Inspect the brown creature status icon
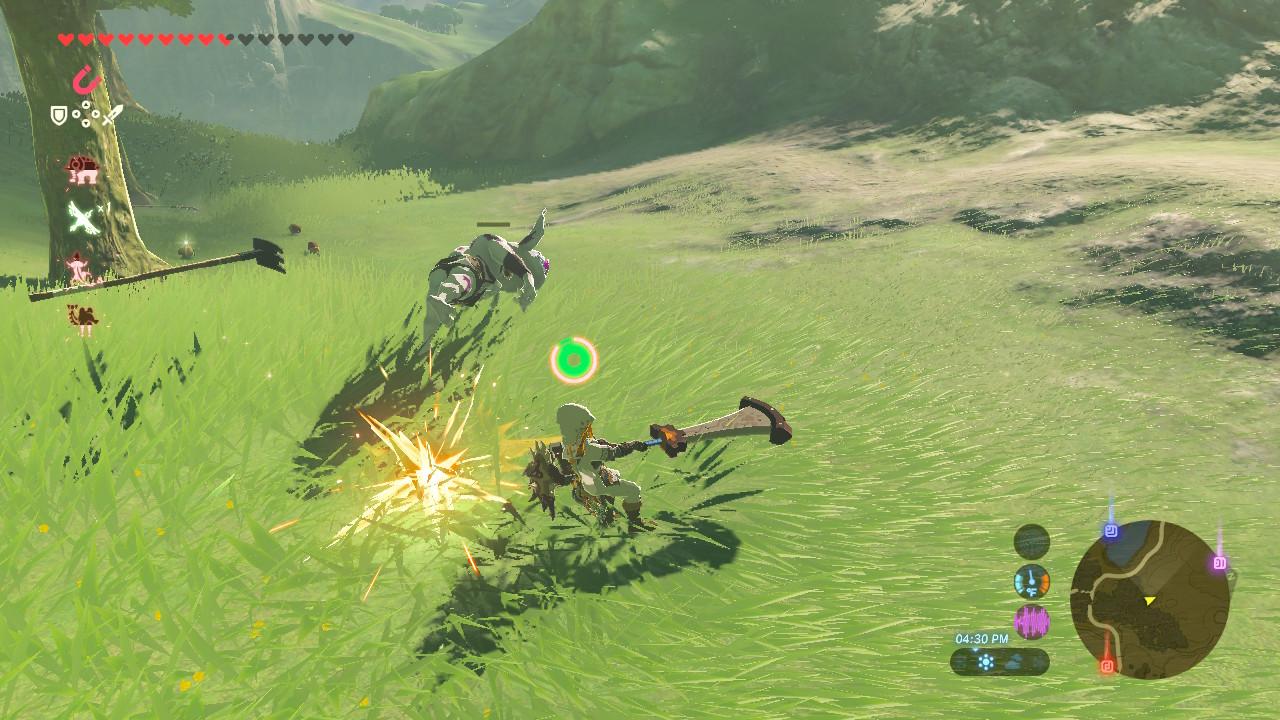The image size is (1280, 720). point(82,318)
